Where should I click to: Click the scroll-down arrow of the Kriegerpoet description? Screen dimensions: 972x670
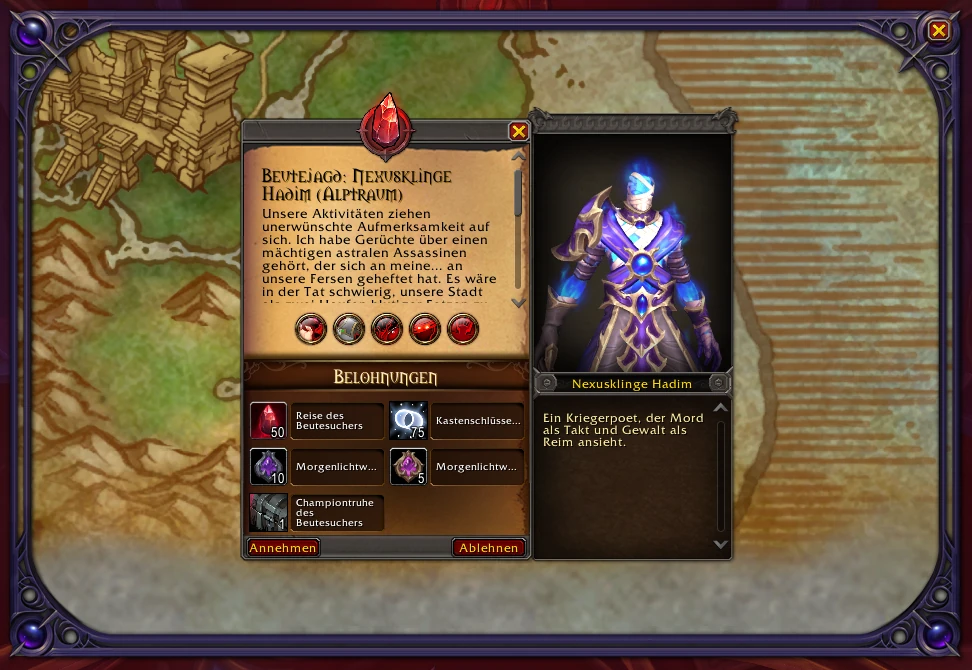(x=720, y=544)
